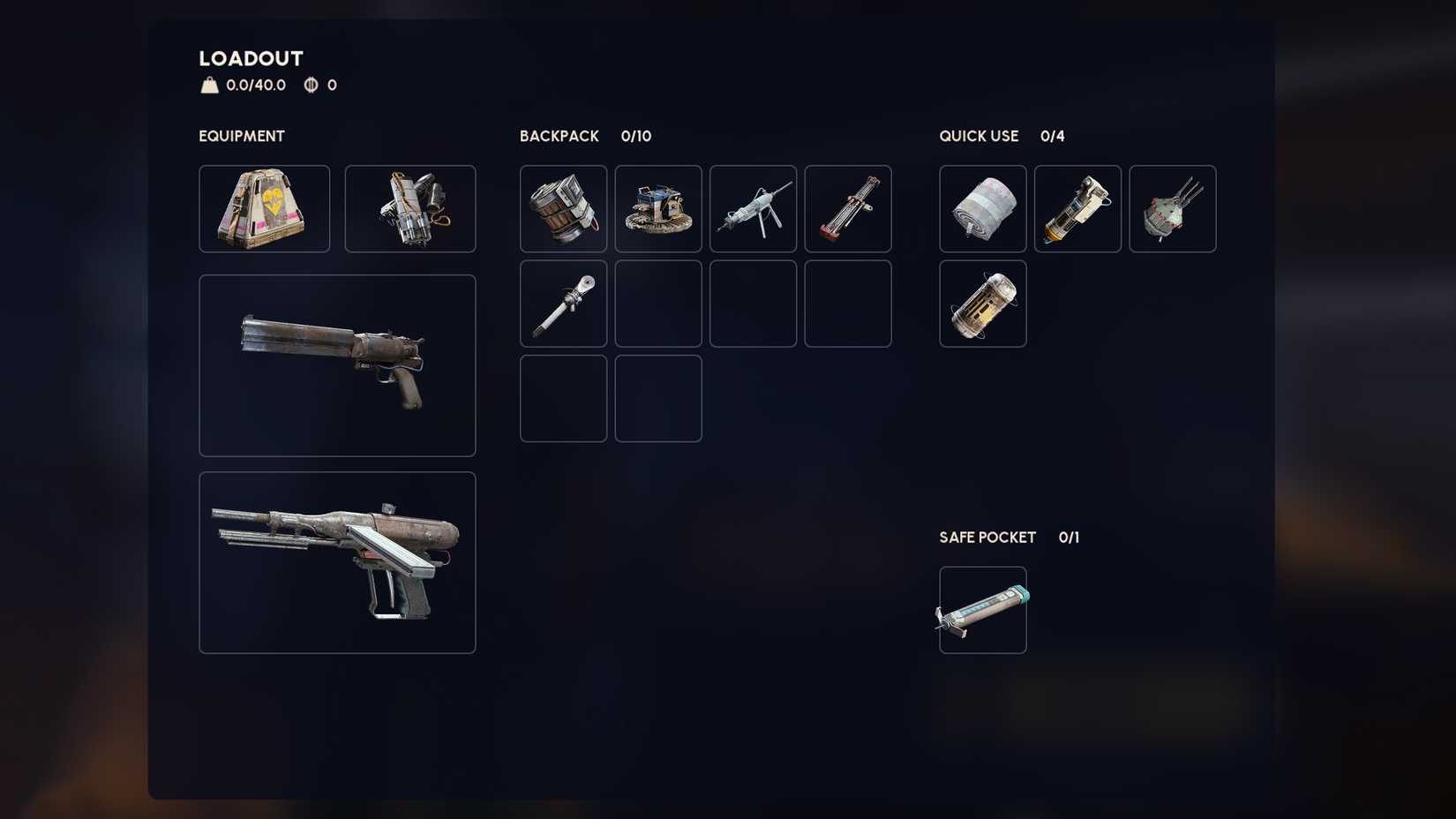Select the medical crate equipment item

[263, 208]
